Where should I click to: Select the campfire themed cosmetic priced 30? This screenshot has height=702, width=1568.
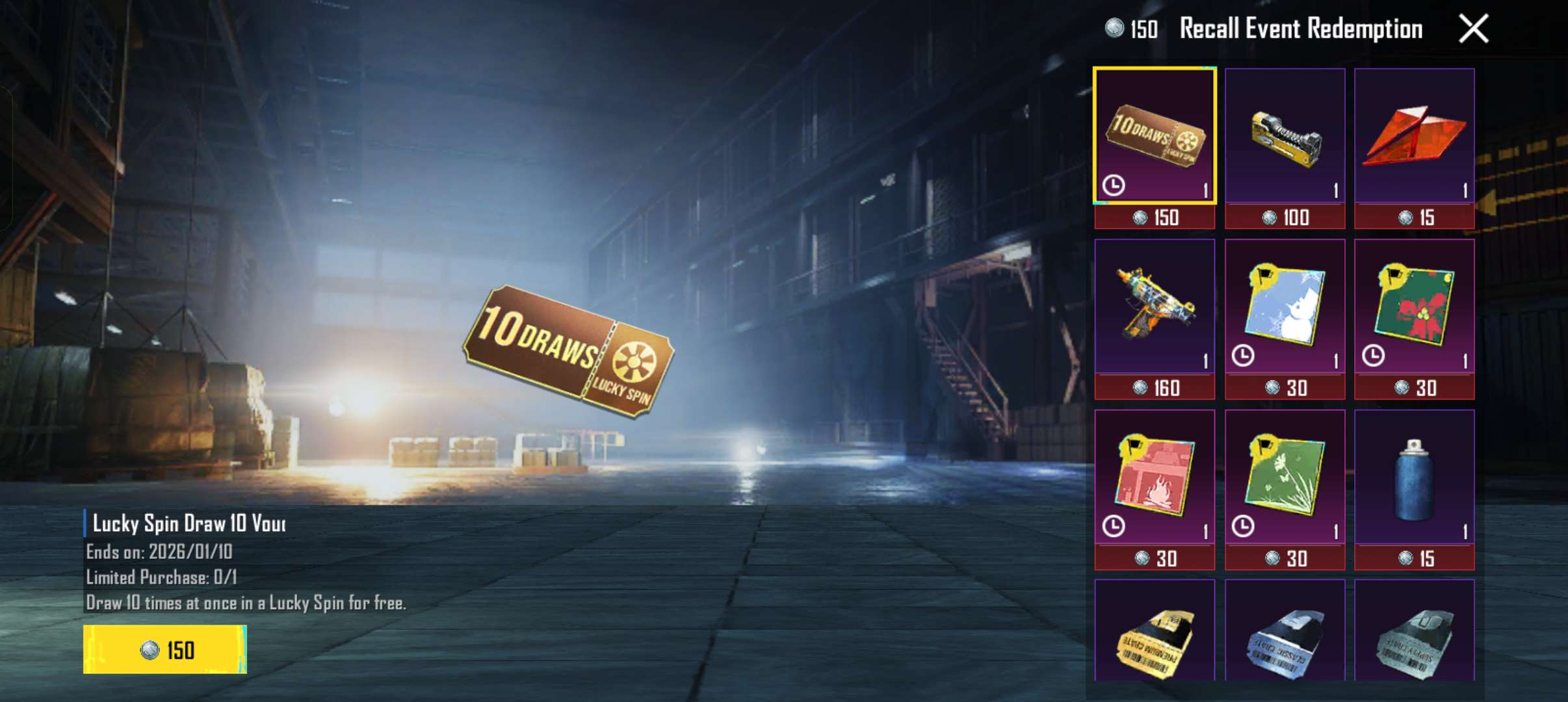click(x=1154, y=484)
